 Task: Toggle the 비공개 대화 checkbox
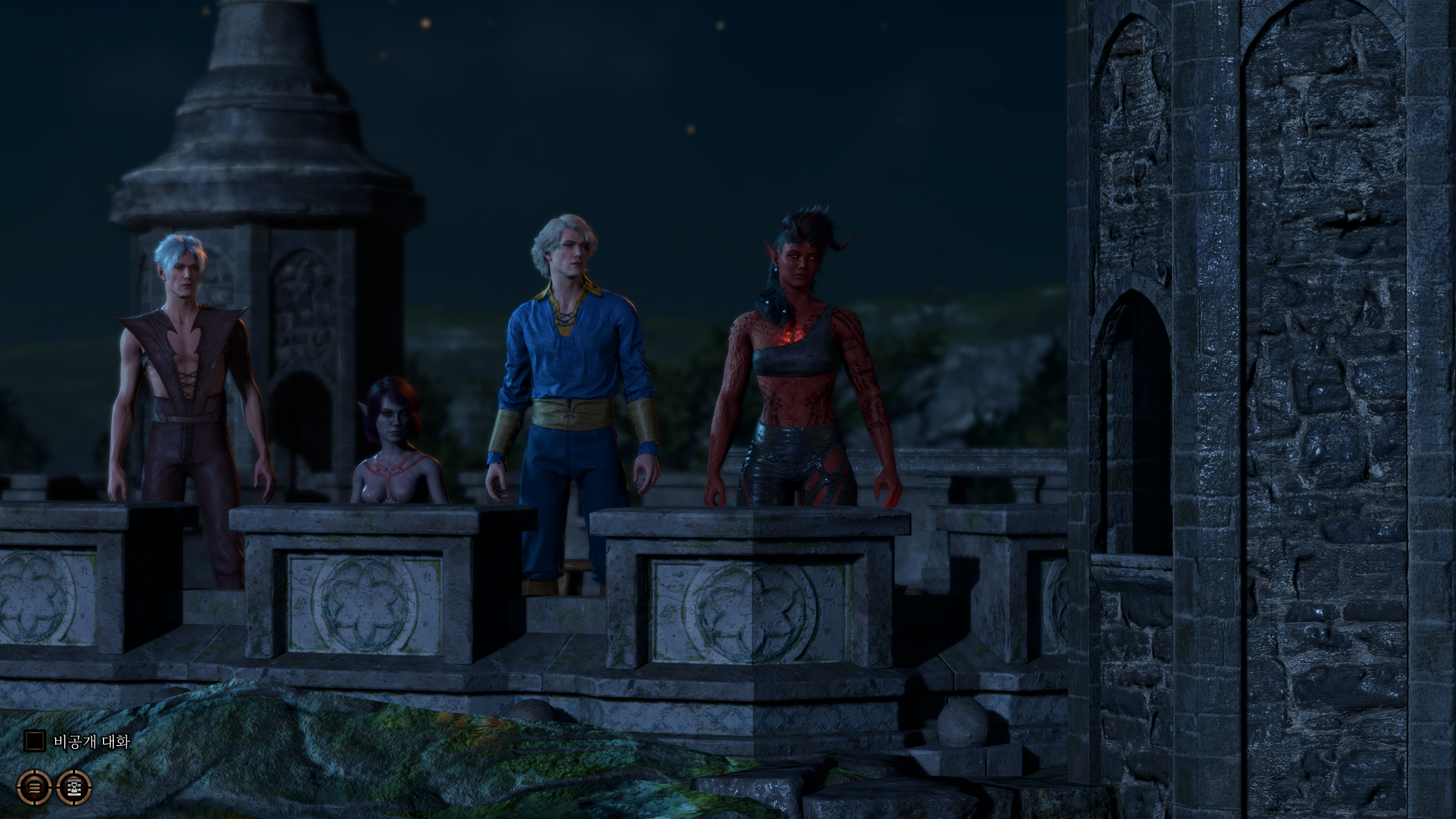34,741
